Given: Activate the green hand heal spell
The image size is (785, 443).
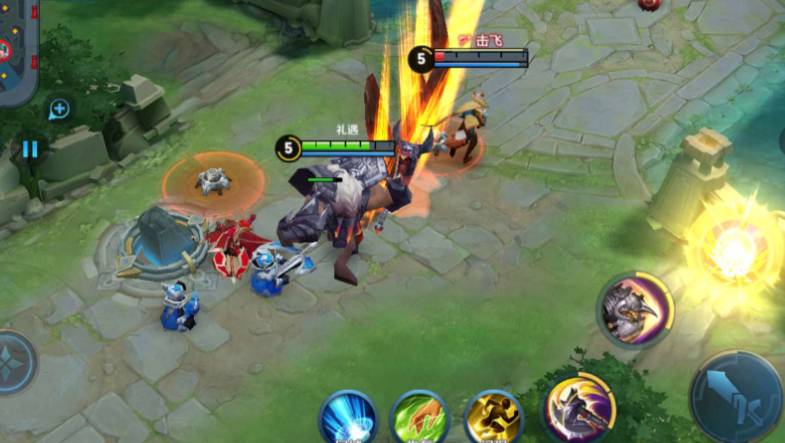Looking at the screenshot, I should (x=419, y=418).
